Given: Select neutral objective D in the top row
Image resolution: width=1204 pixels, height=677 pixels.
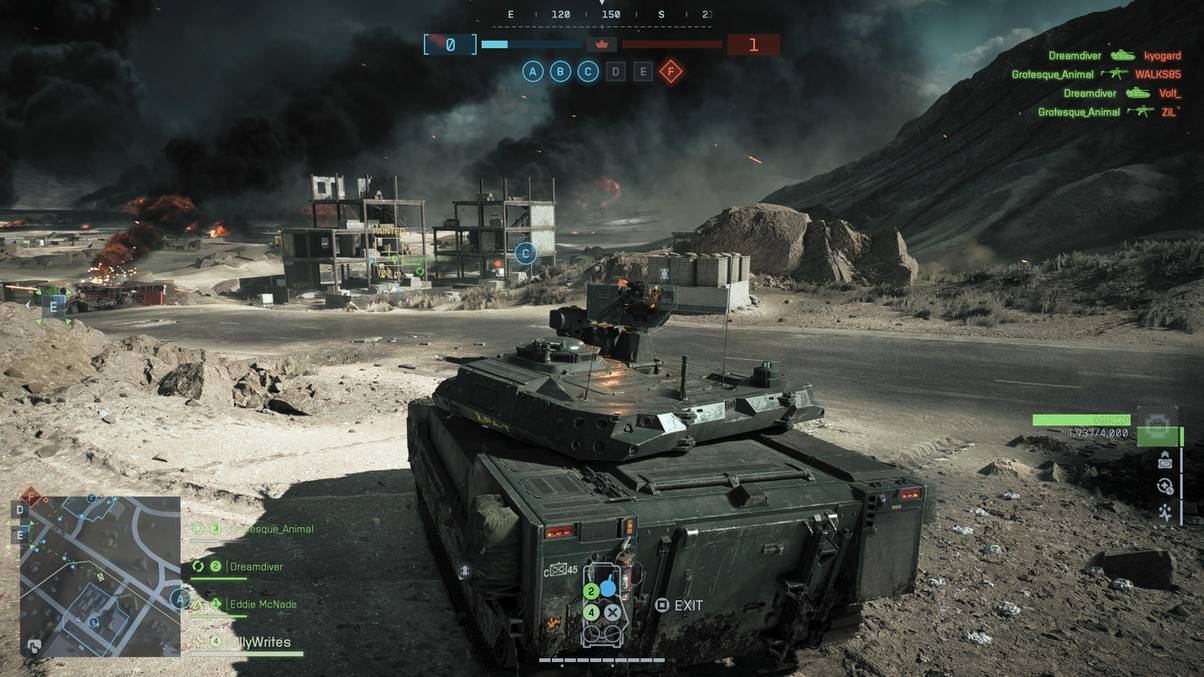Looking at the screenshot, I should point(616,71).
